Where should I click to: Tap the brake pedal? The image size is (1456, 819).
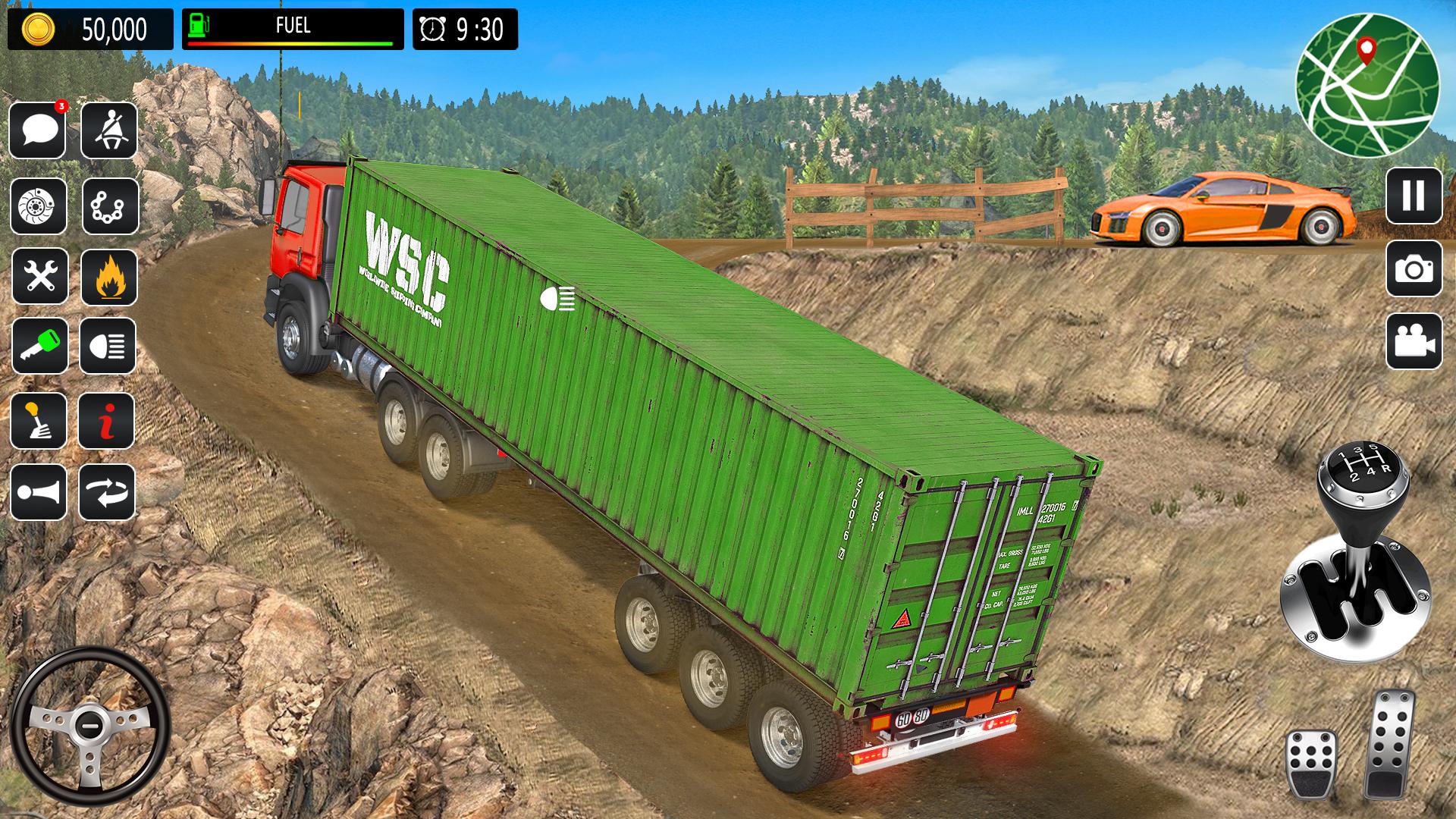tap(1311, 764)
